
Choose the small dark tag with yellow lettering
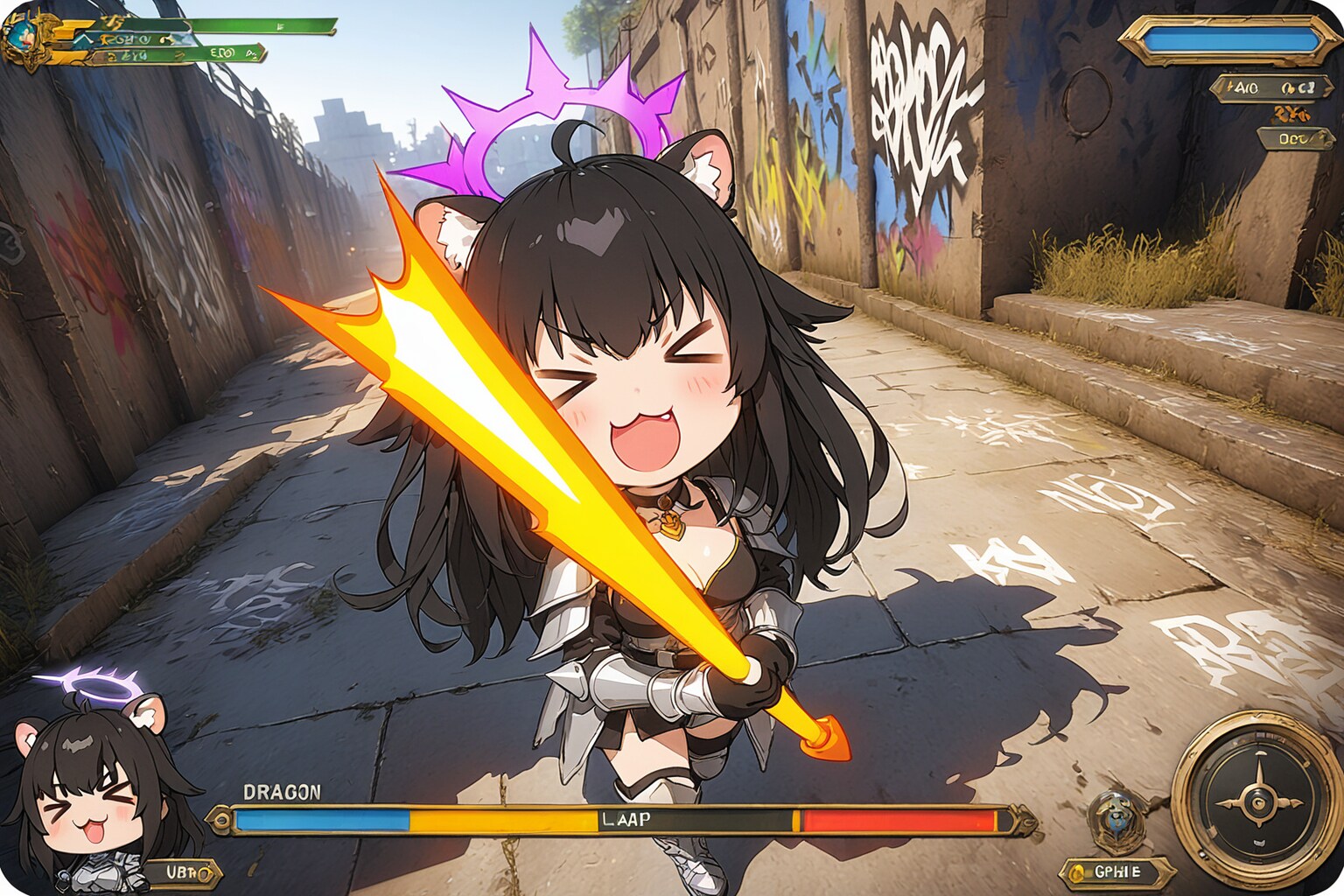(x=1296, y=137)
